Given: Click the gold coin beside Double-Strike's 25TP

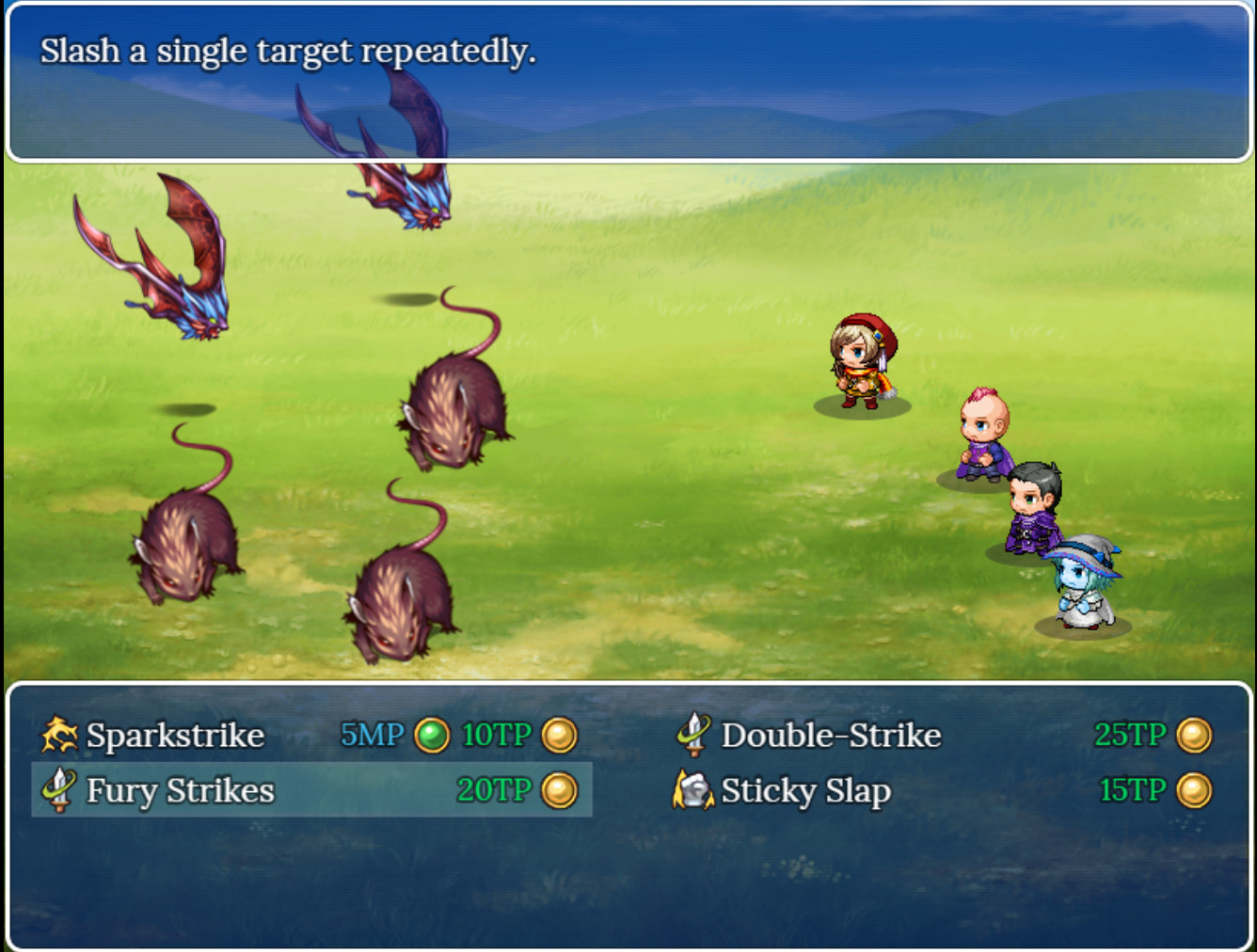Looking at the screenshot, I should pos(1195,735).
